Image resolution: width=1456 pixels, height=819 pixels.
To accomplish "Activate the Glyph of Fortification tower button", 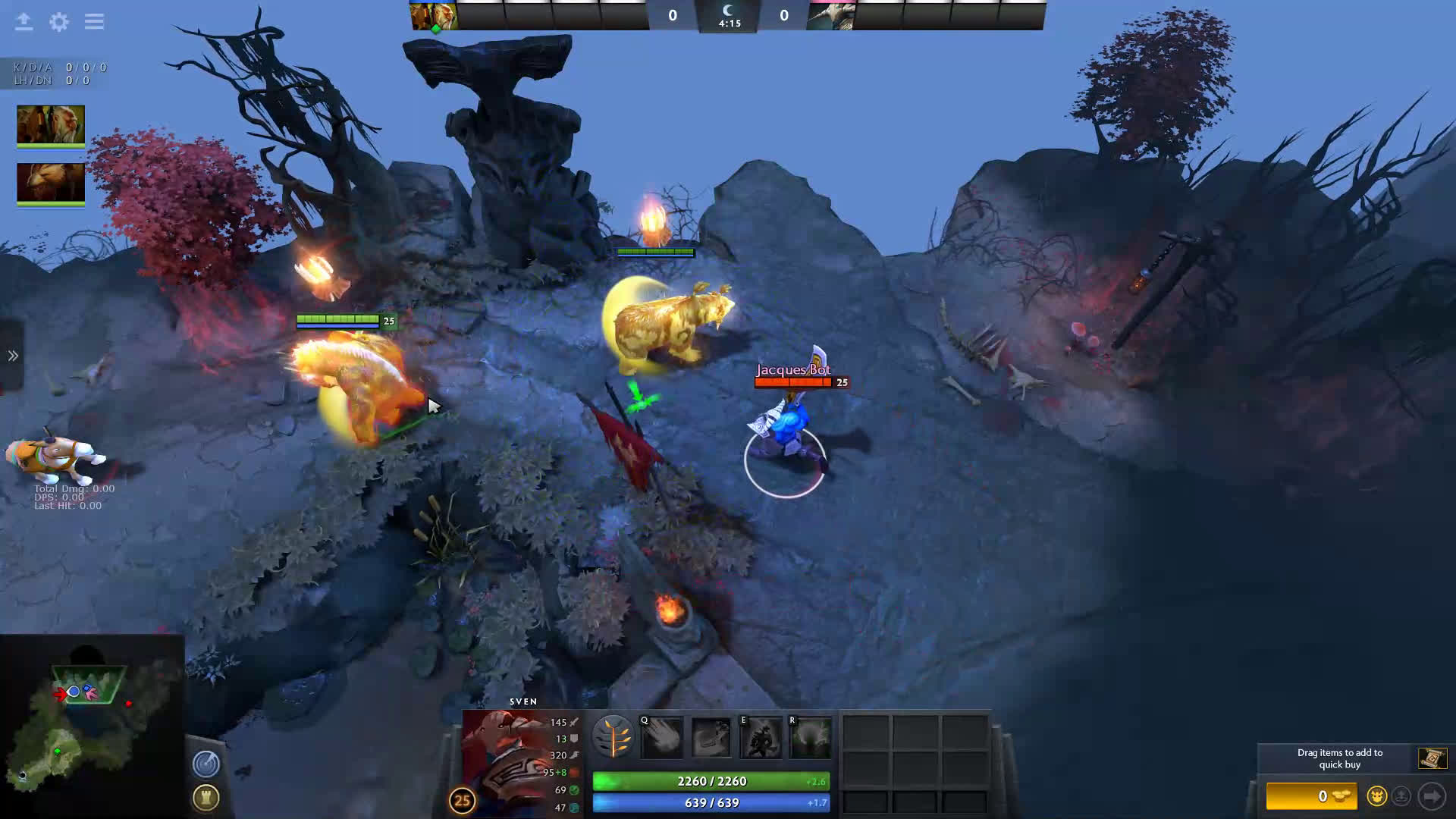I will 206,797.
